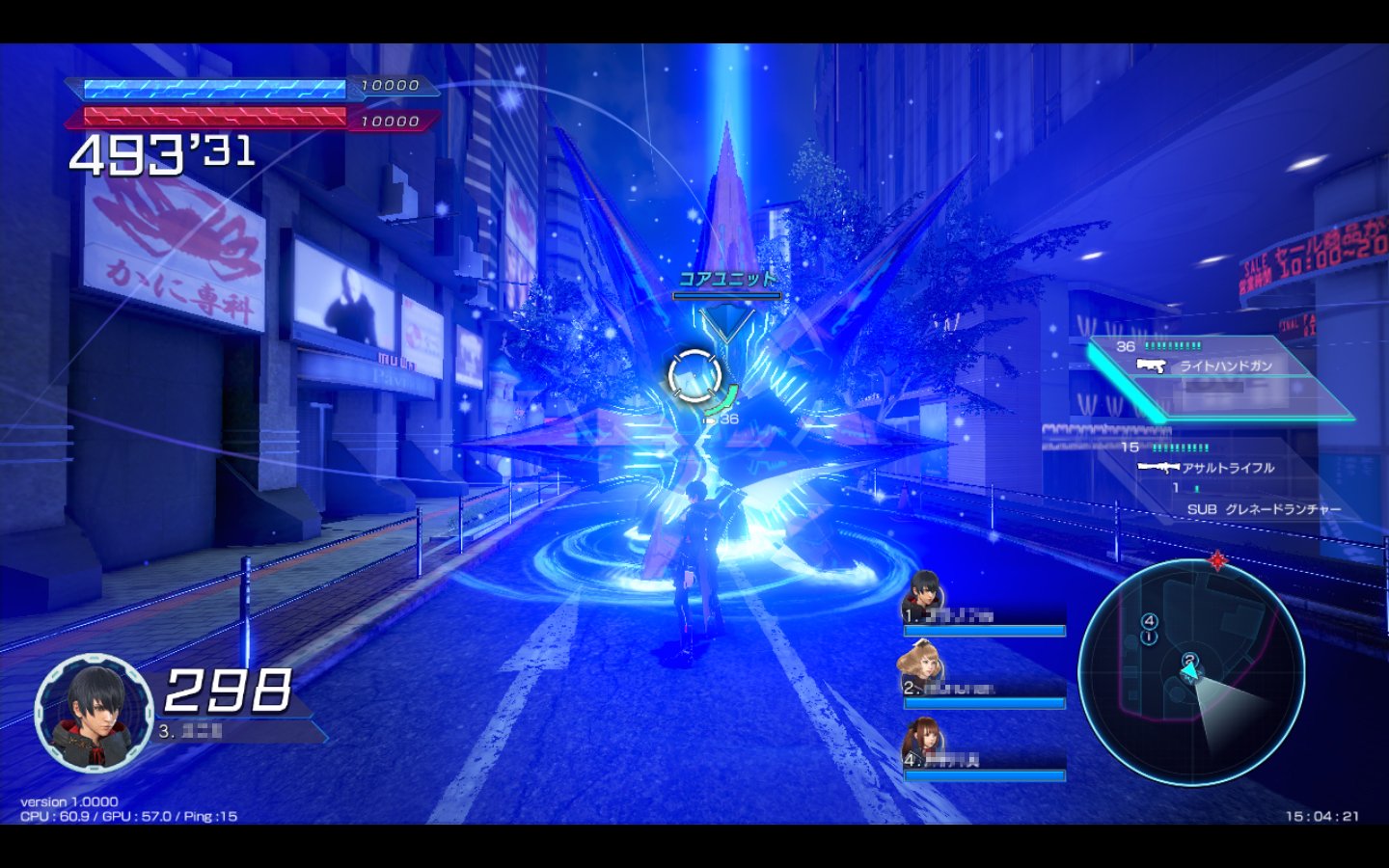Select party member 1 dark-haired portrait

pos(923,594)
